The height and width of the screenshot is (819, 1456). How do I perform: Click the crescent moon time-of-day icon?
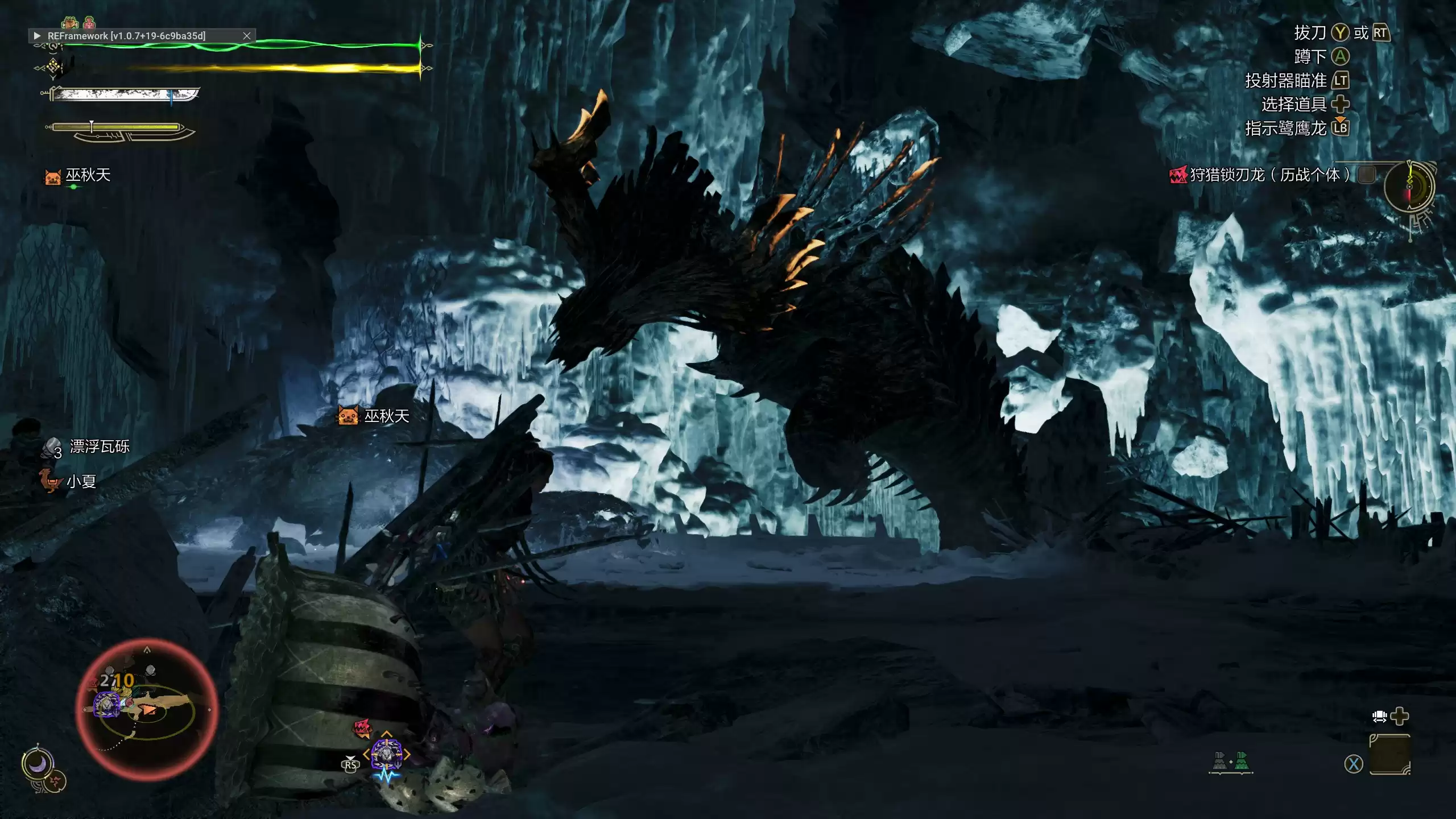(x=38, y=764)
